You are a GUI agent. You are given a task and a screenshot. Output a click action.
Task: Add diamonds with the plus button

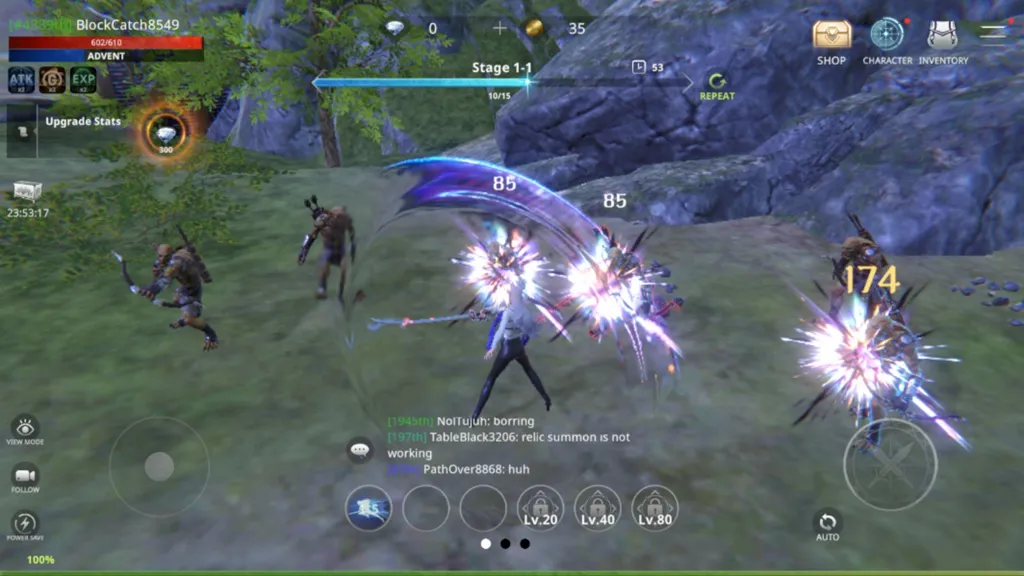[x=500, y=28]
